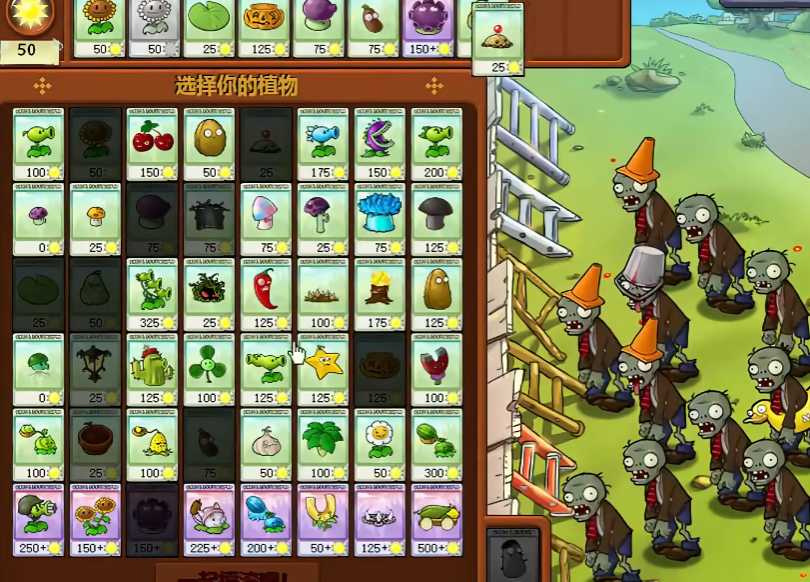Pick the Magnet-shroom seed packet
Image resolution: width=810 pixels, height=582 pixels.
pos(437,369)
